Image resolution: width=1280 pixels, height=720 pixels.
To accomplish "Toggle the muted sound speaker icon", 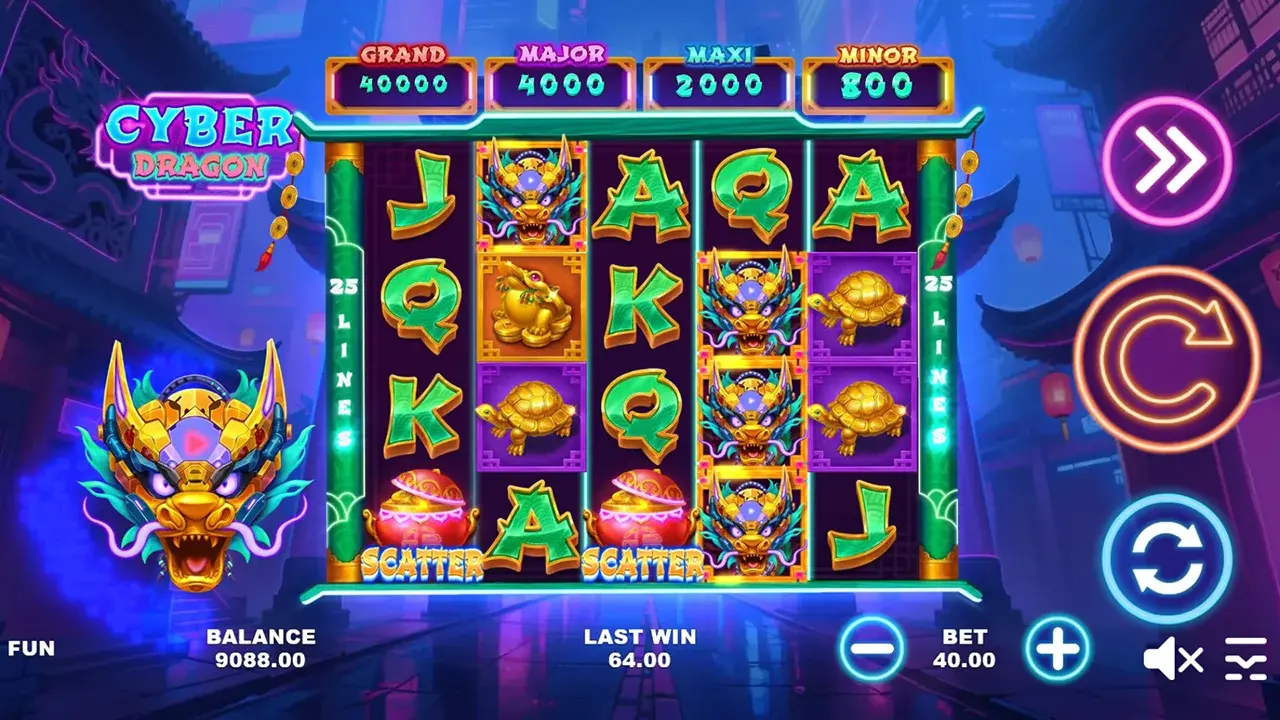I will click(1173, 659).
